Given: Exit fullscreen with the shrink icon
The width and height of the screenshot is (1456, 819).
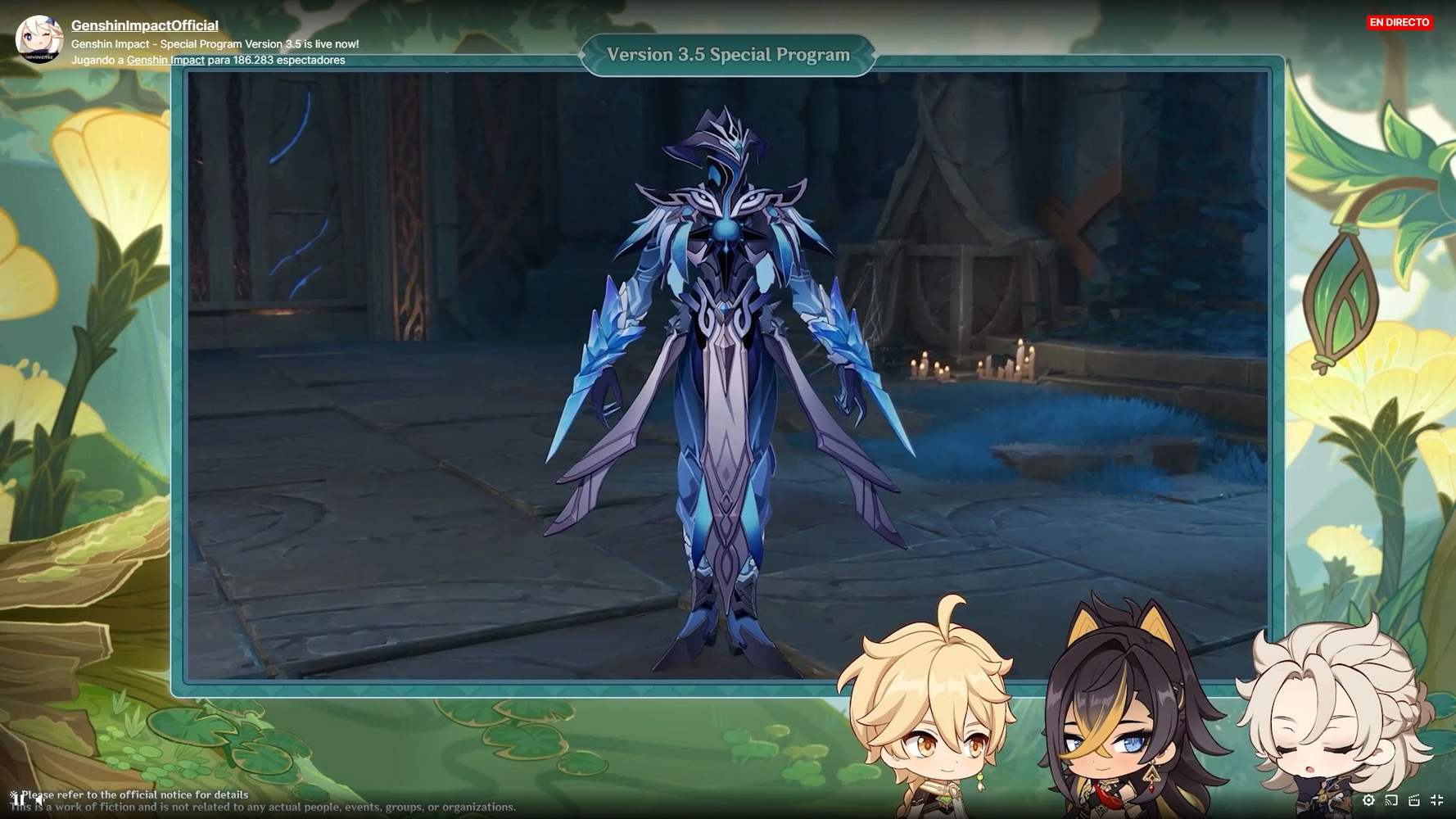Looking at the screenshot, I should [x=1436, y=800].
